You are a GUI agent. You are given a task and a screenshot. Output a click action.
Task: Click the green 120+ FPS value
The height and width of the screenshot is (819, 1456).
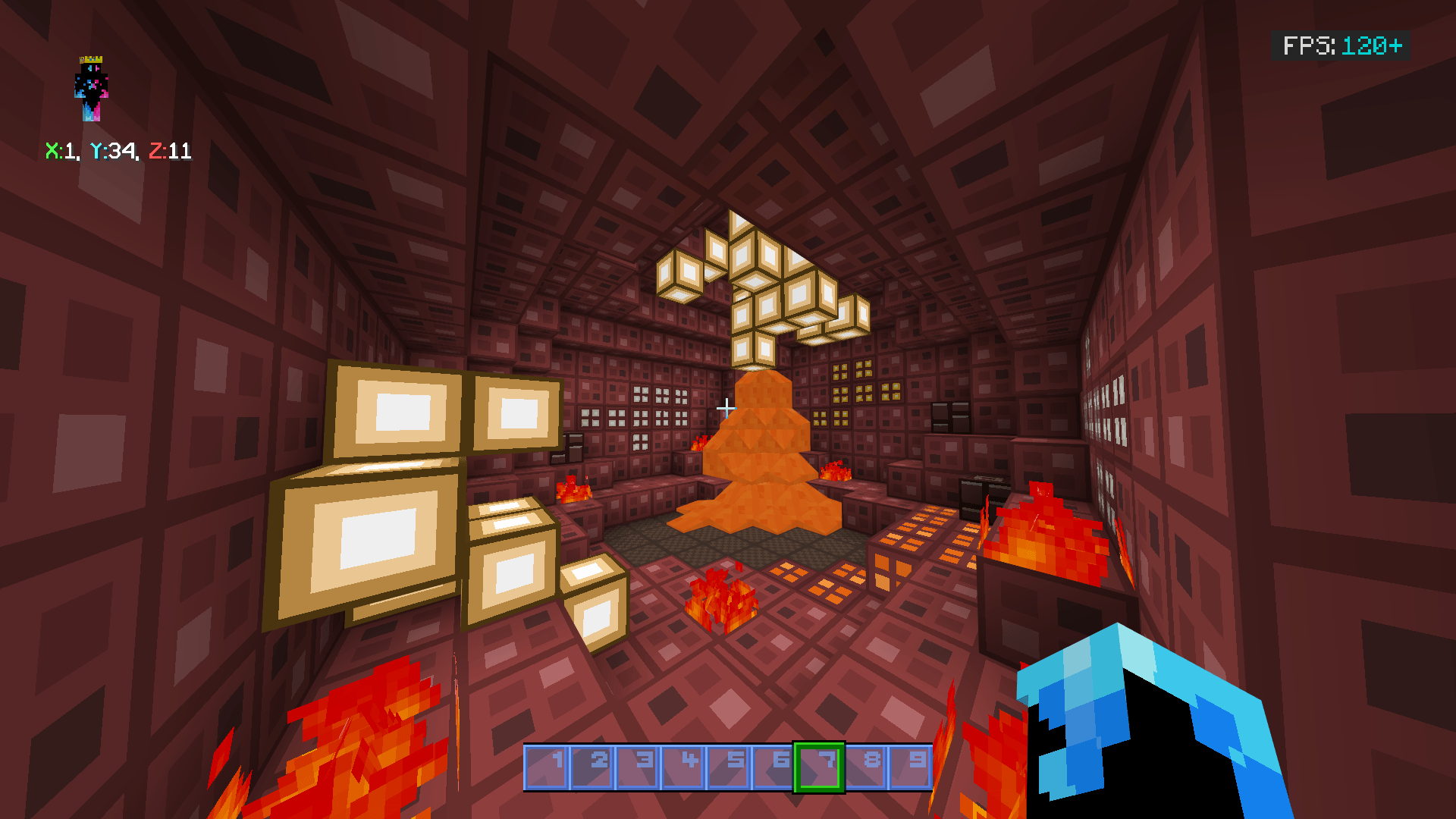pyautogui.click(x=1370, y=47)
